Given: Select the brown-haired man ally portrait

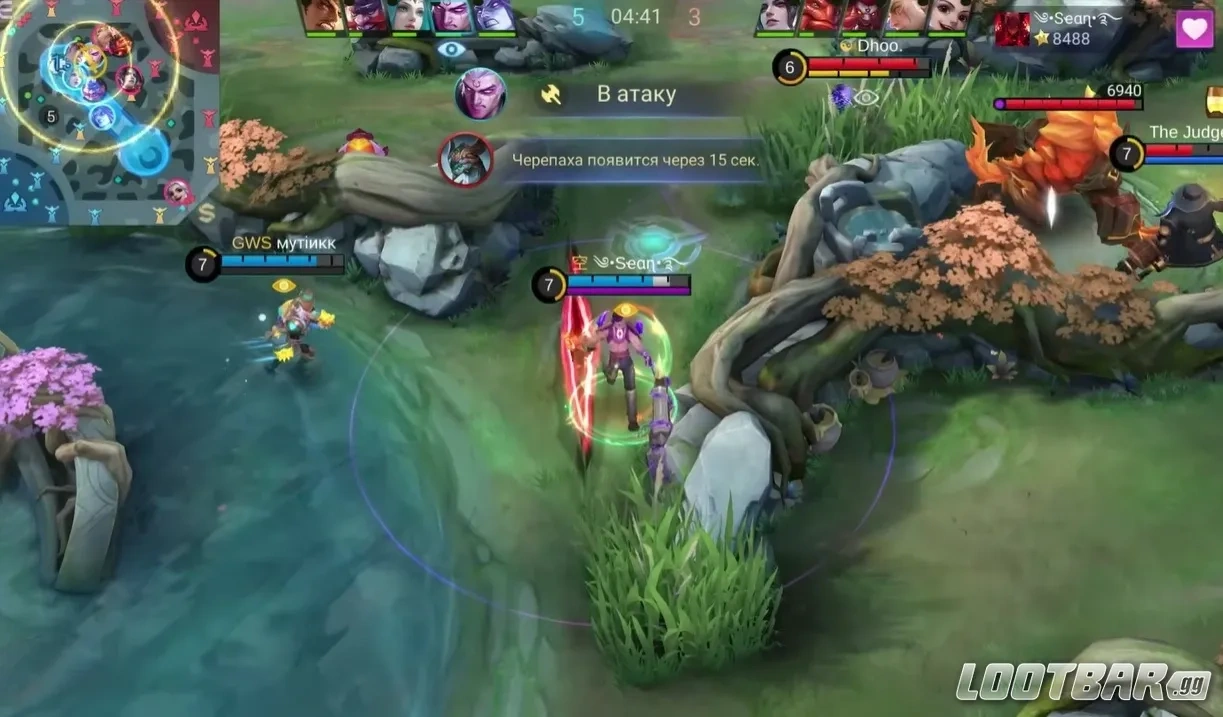Looking at the screenshot, I should pyautogui.click(x=322, y=15).
